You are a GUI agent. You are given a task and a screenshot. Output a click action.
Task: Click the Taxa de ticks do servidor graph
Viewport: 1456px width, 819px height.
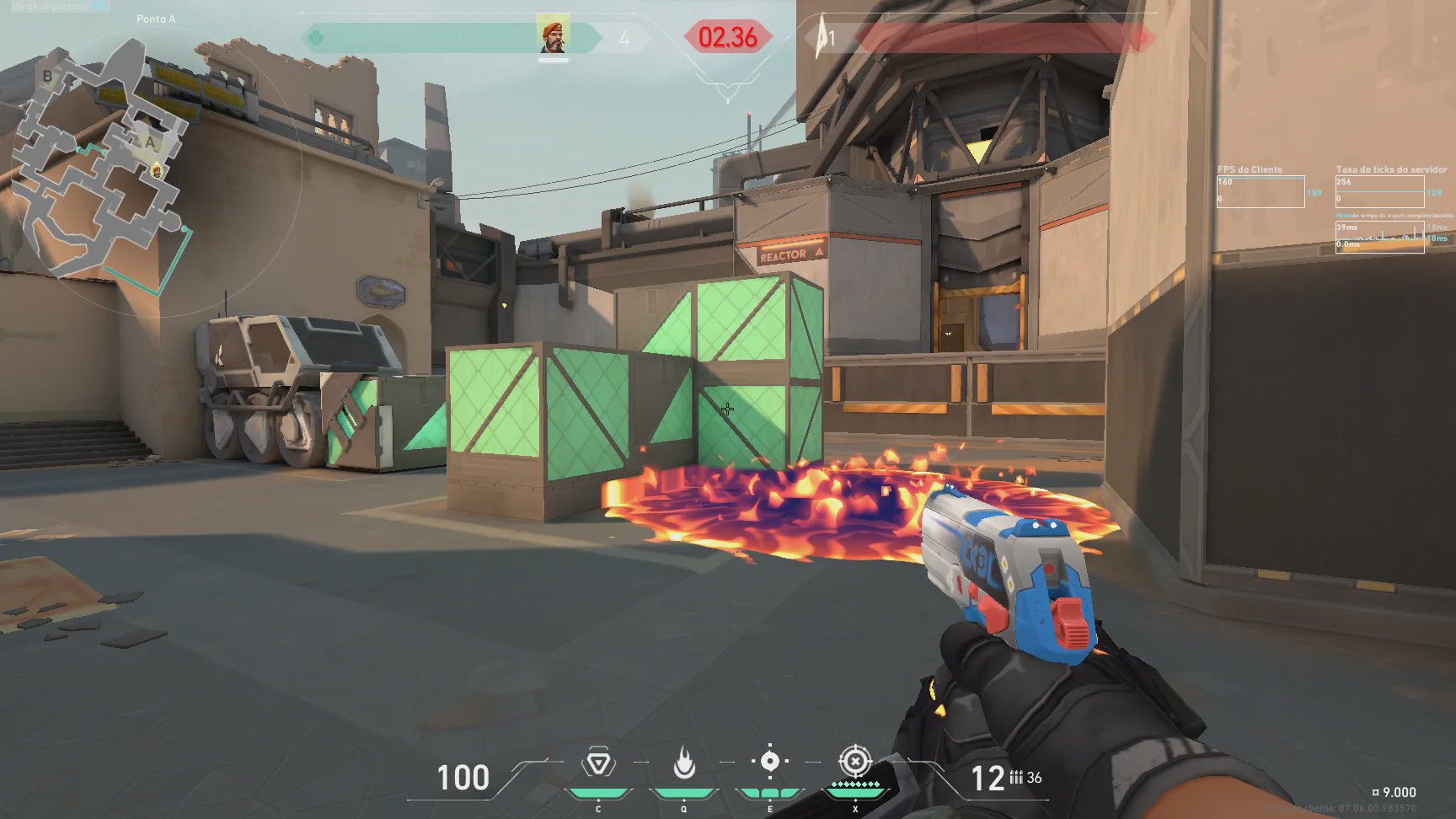(x=1379, y=191)
